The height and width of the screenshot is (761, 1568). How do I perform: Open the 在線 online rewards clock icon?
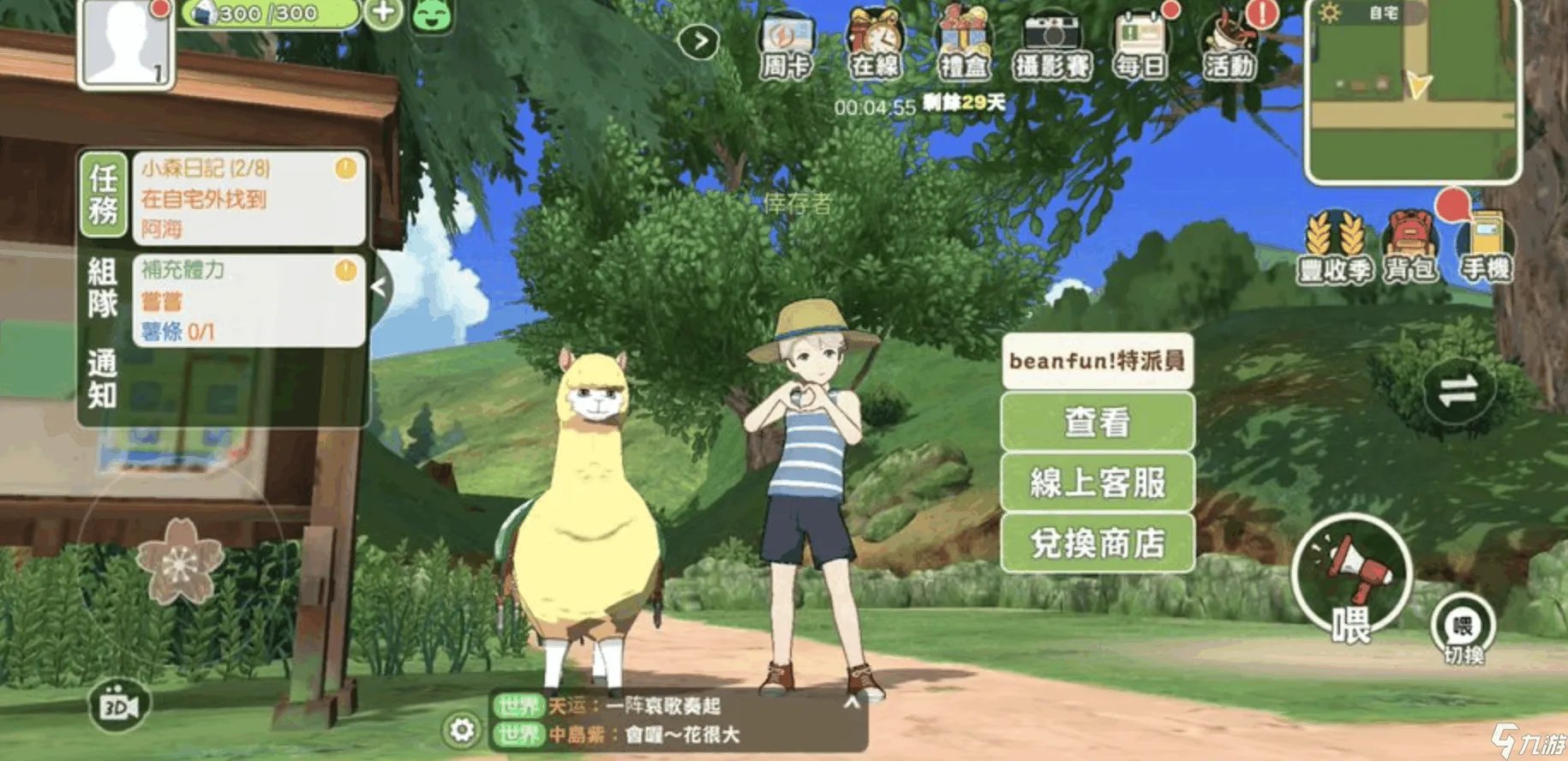[876, 40]
